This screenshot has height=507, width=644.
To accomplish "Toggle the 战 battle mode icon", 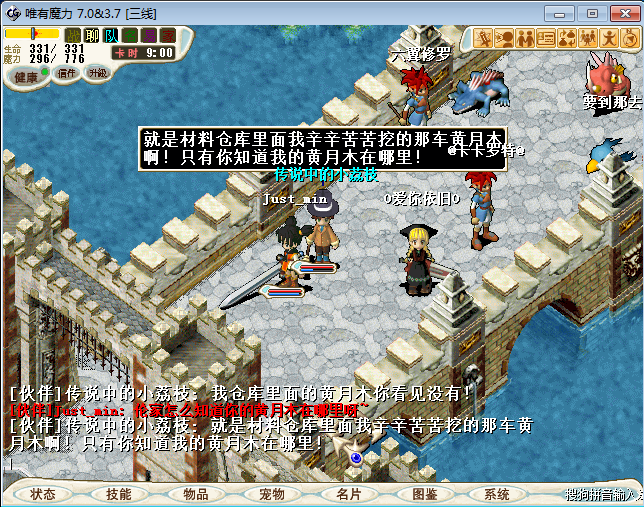I will 73,36.
